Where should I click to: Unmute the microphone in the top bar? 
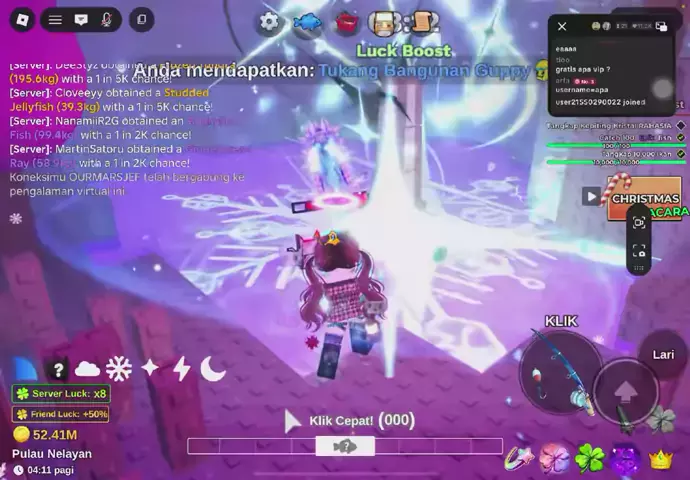[x=106, y=19]
